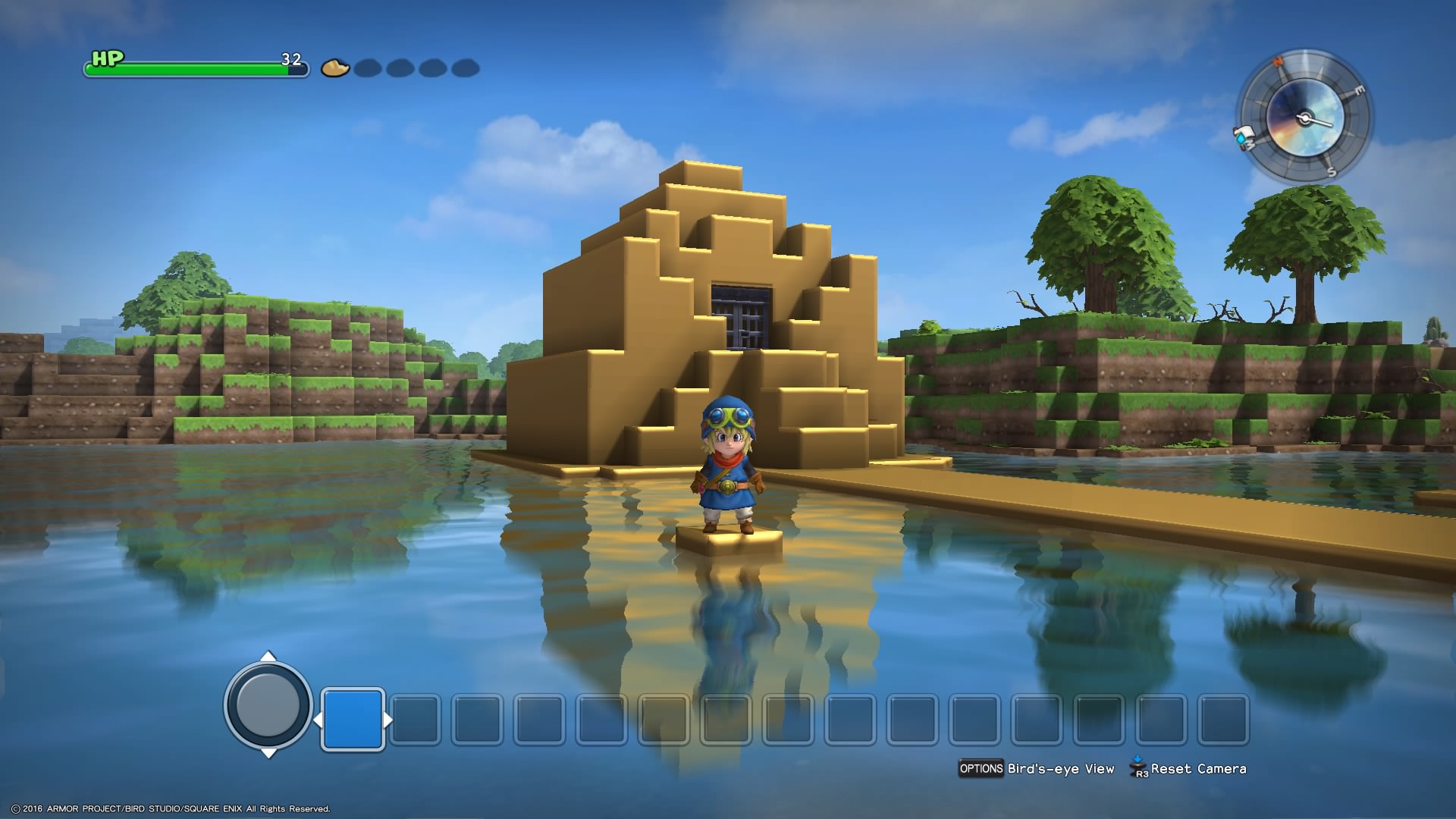Click the day-night indicator at compass center

coord(1305,117)
